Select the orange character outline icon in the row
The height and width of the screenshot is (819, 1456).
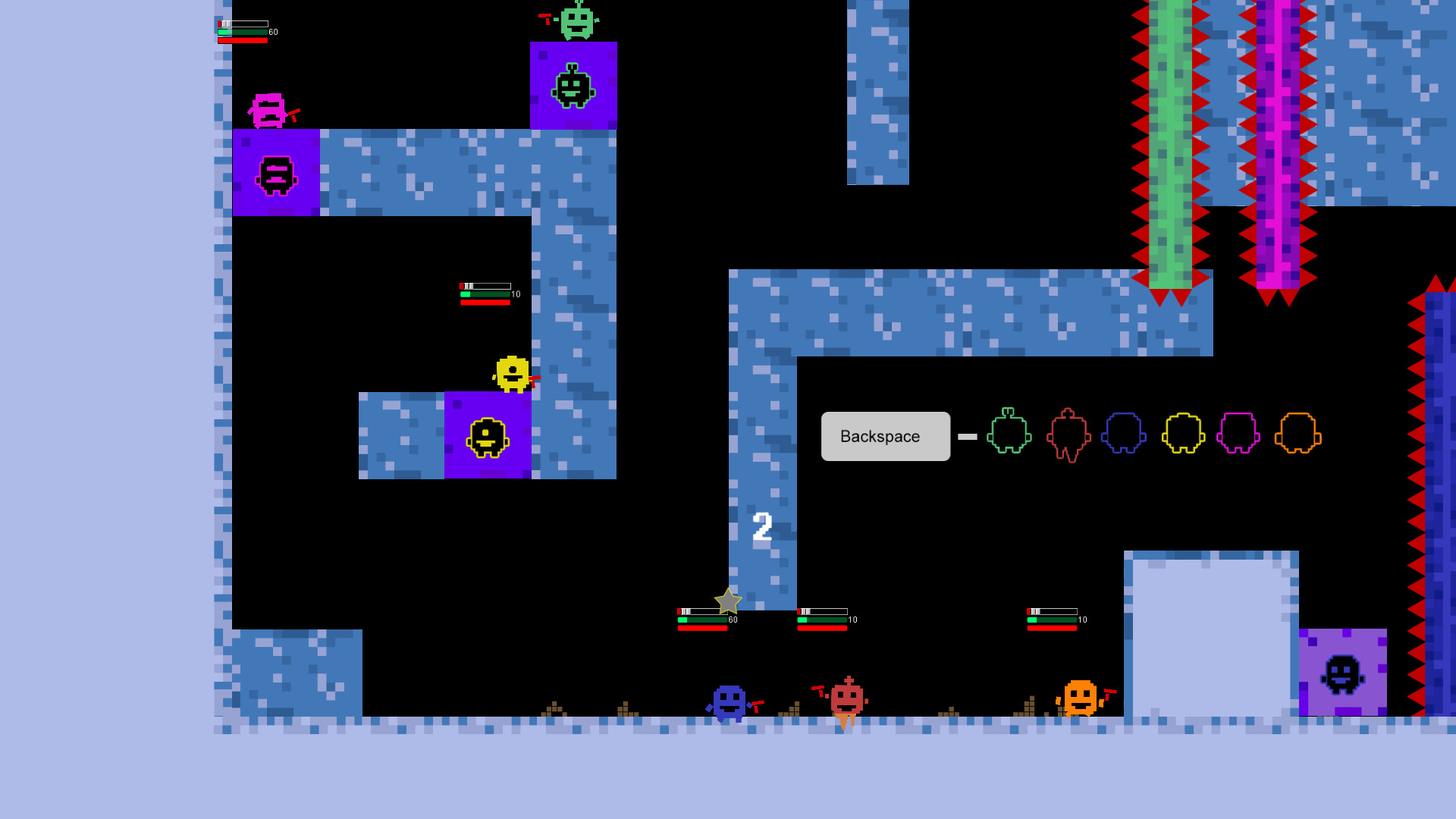pyautogui.click(x=1299, y=435)
